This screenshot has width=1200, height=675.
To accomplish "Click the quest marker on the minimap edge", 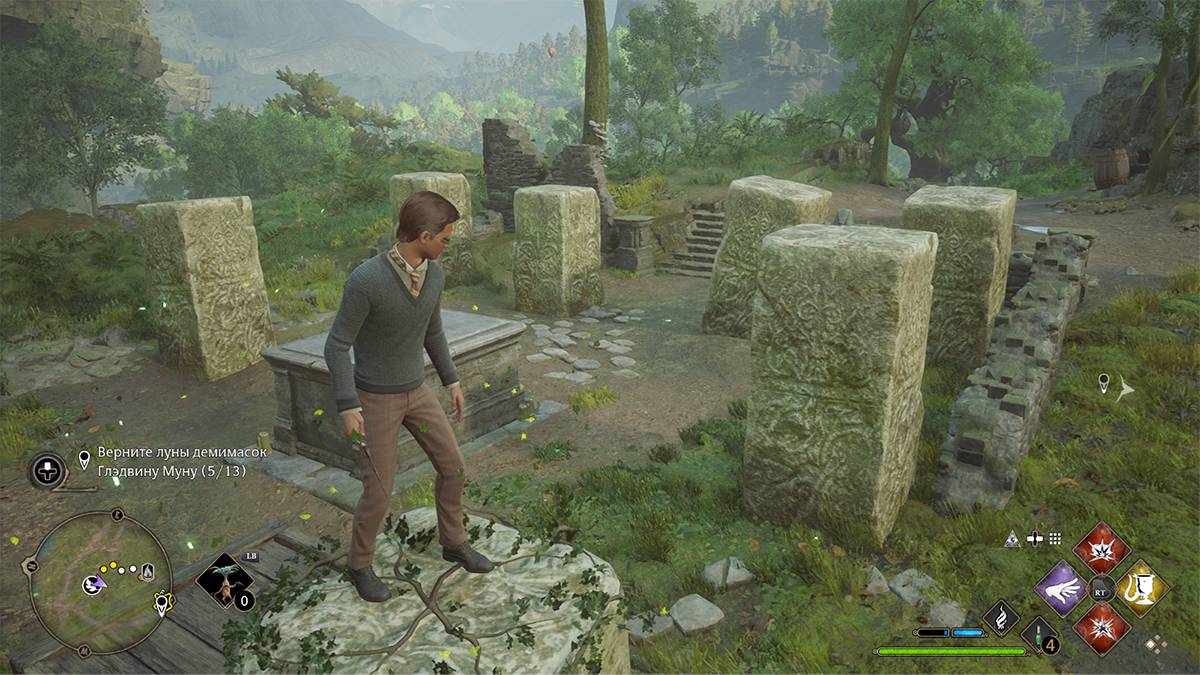I will 161,603.
